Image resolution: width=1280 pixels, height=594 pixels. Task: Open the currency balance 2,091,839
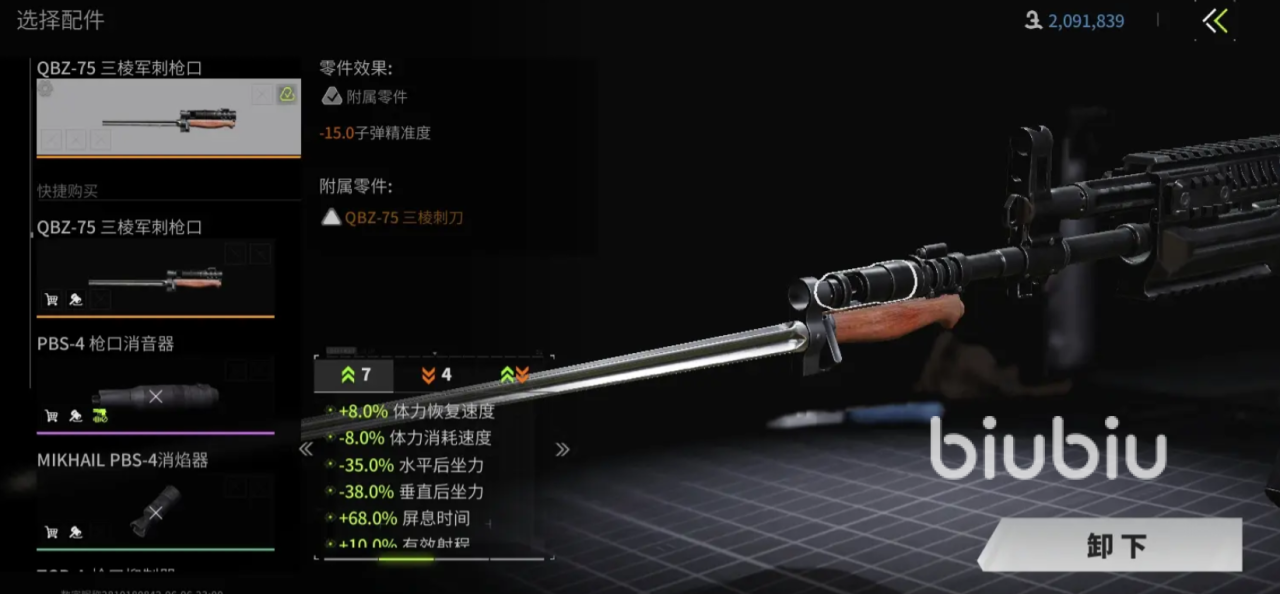1085,21
